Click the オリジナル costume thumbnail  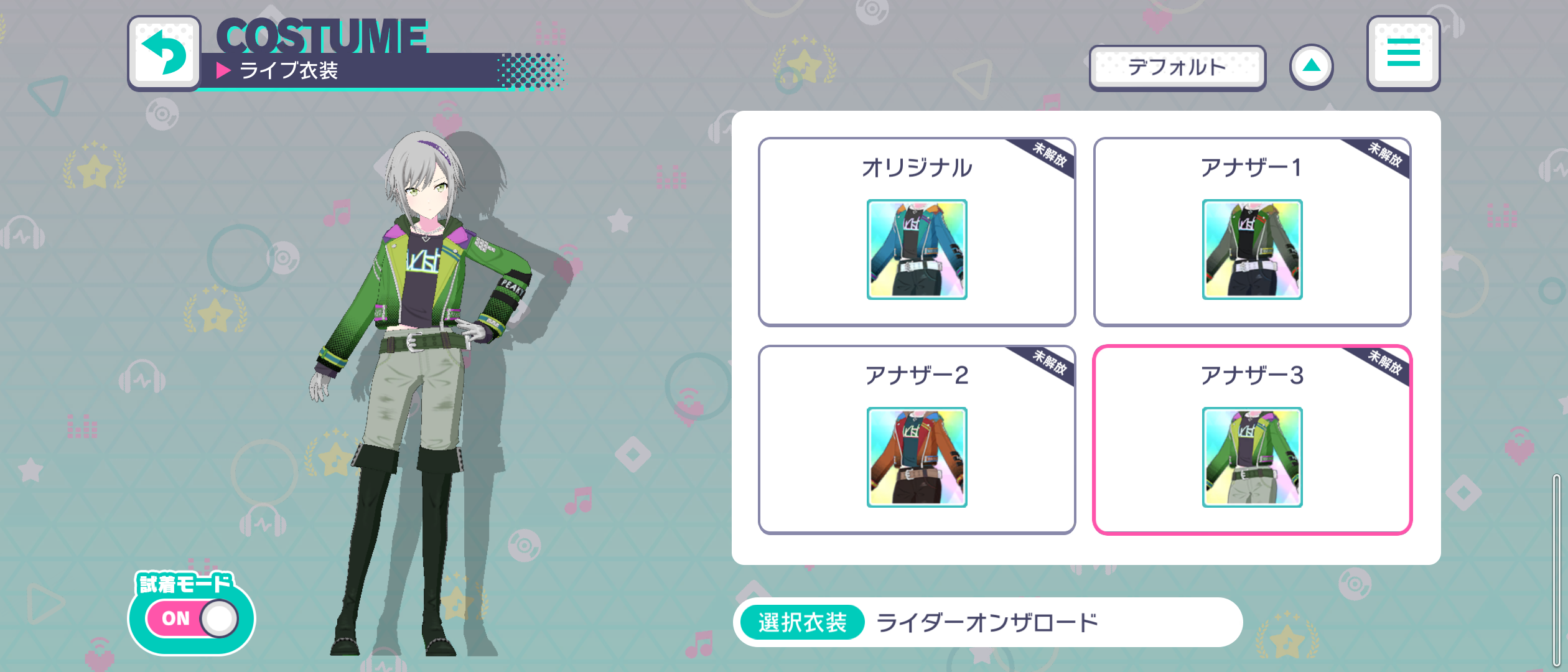[918, 249]
